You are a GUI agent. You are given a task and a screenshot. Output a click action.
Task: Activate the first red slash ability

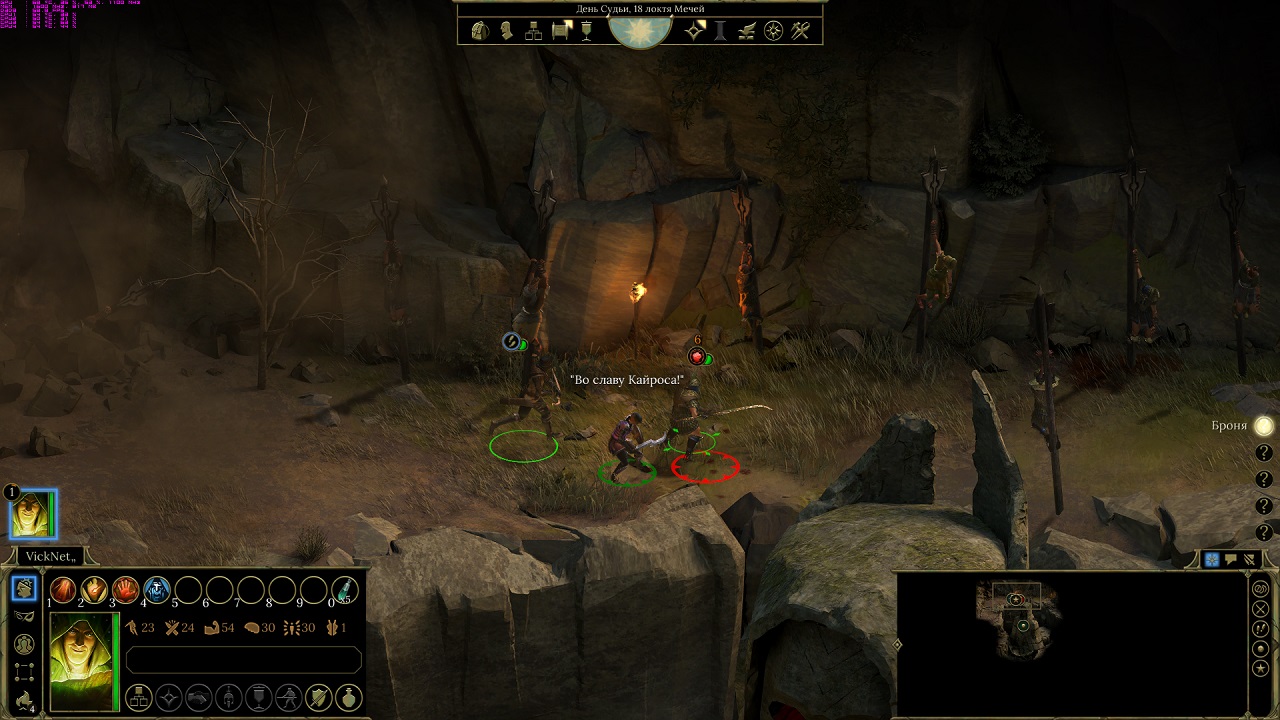tap(63, 590)
